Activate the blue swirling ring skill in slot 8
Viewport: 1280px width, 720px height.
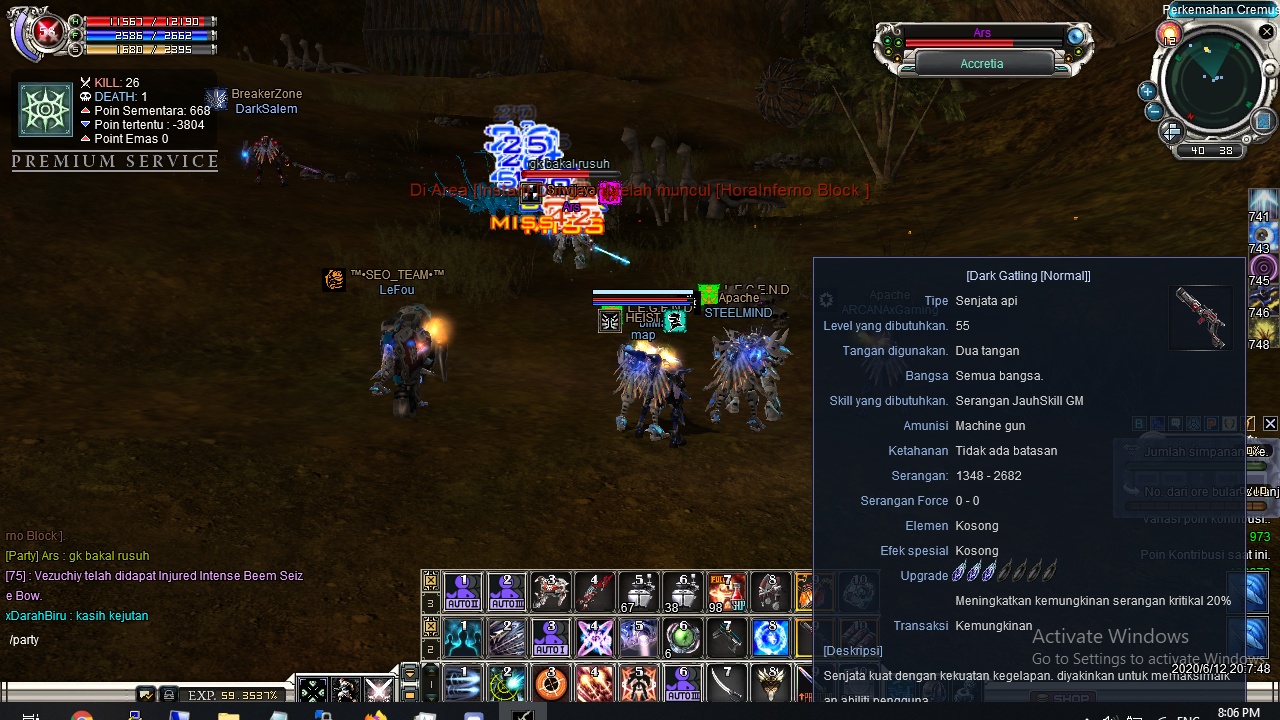[x=770, y=637]
